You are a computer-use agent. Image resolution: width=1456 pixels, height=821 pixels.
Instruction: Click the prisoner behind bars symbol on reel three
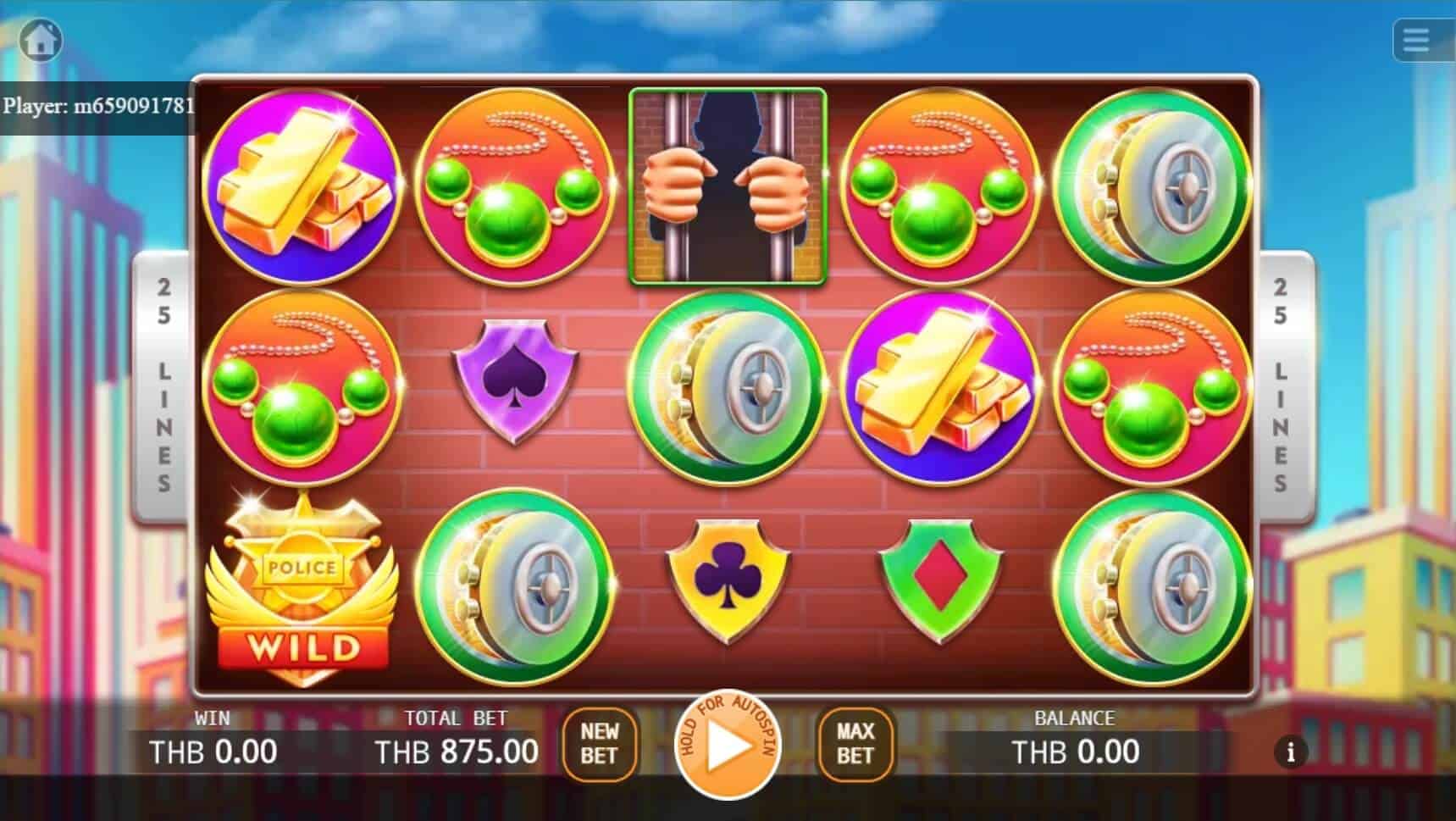point(726,188)
